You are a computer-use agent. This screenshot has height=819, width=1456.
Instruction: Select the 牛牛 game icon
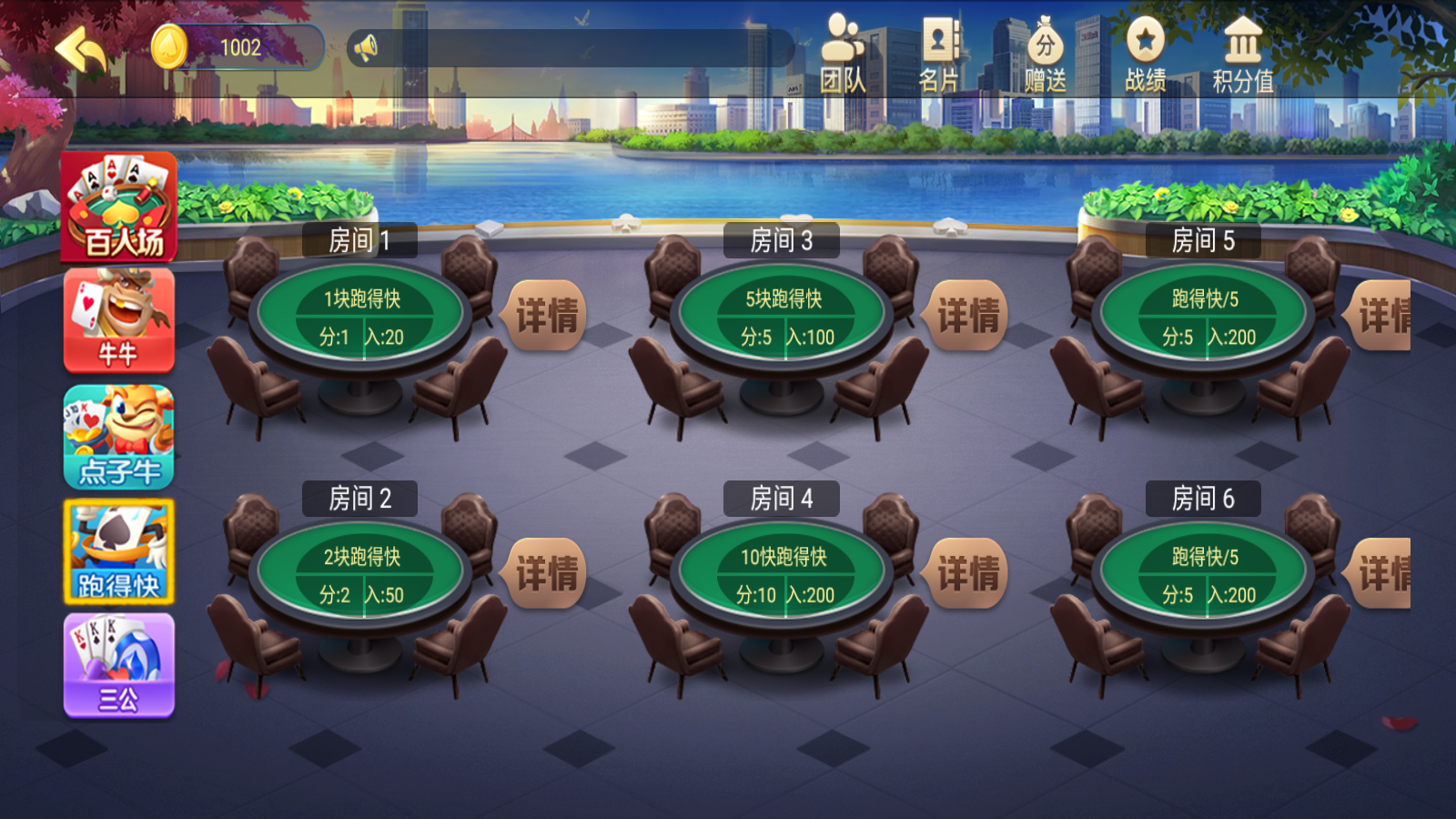click(116, 320)
